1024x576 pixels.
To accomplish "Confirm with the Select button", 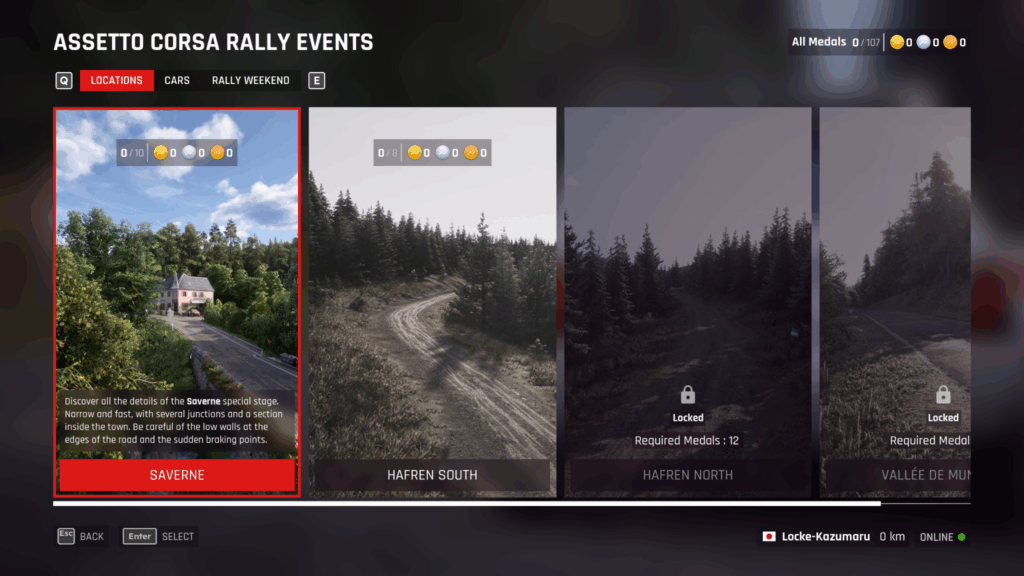I will [x=160, y=536].
